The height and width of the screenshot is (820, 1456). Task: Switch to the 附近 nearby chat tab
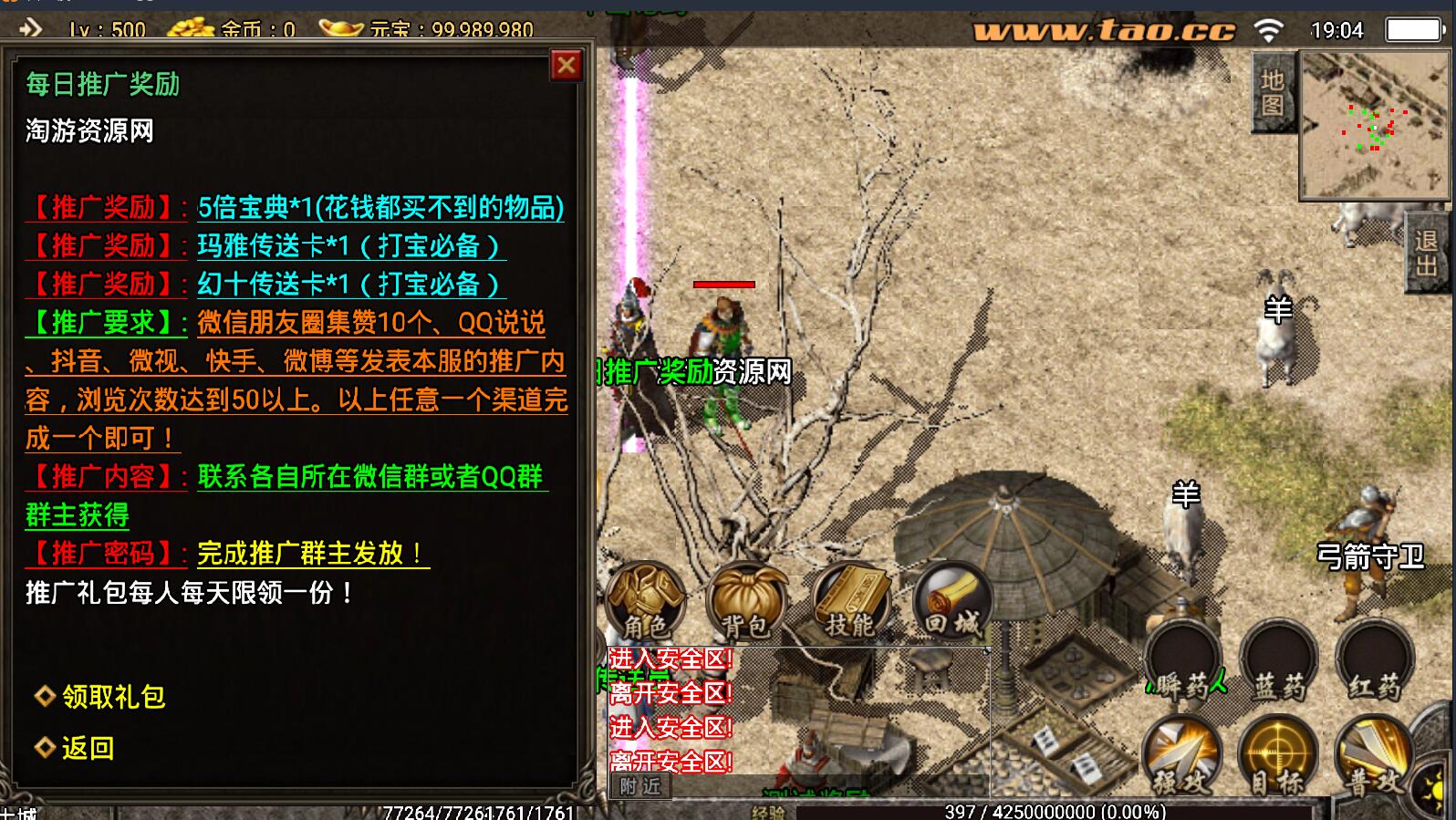point(640,786)
